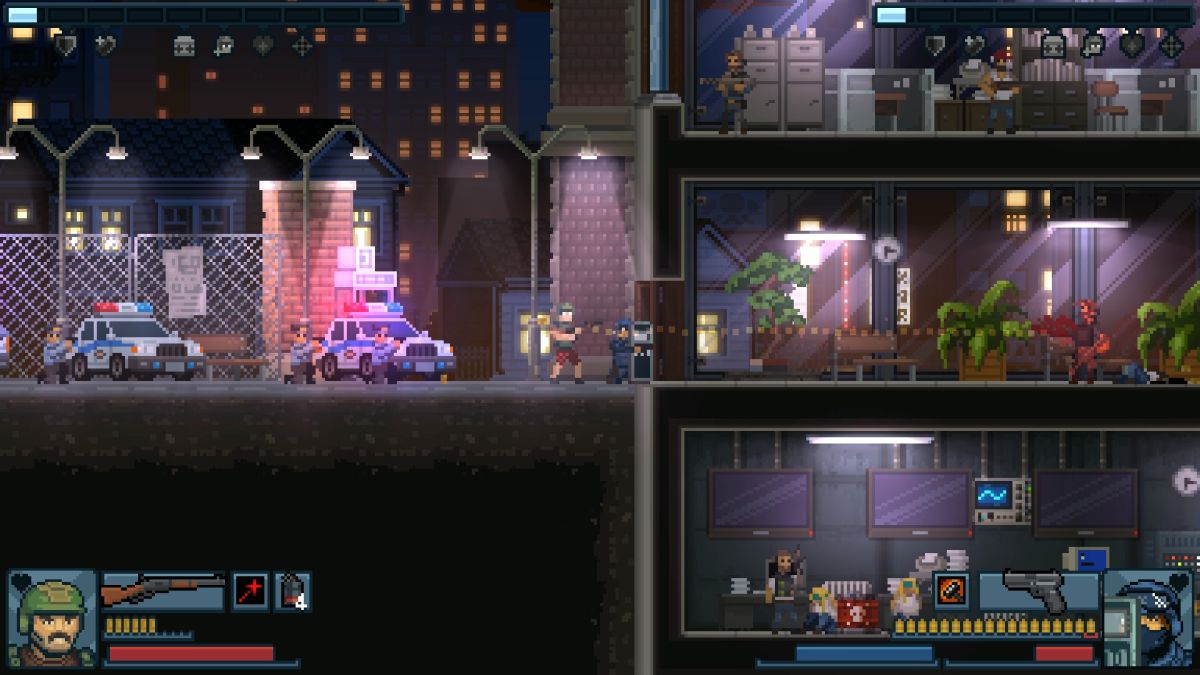Choose player one's masked operative ability
Viewport: 1200px width, 675px height.
click(224, 45)
